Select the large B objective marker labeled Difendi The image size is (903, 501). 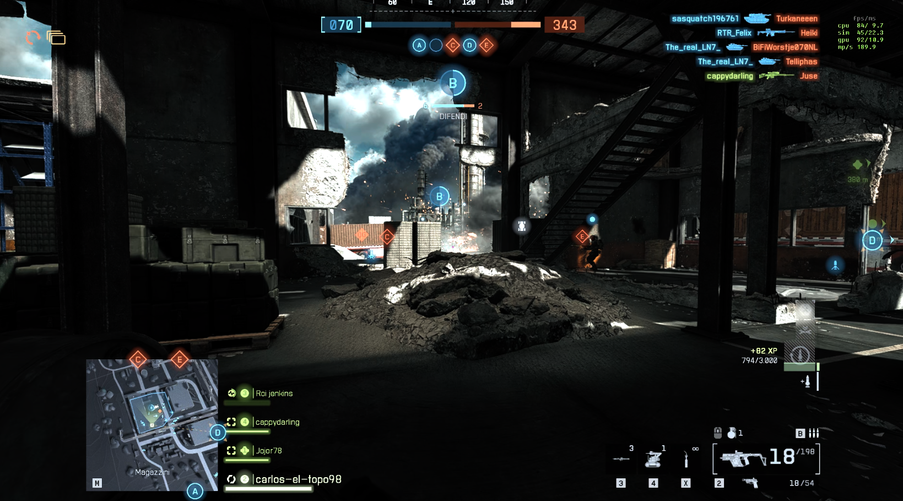click(454, 83)
